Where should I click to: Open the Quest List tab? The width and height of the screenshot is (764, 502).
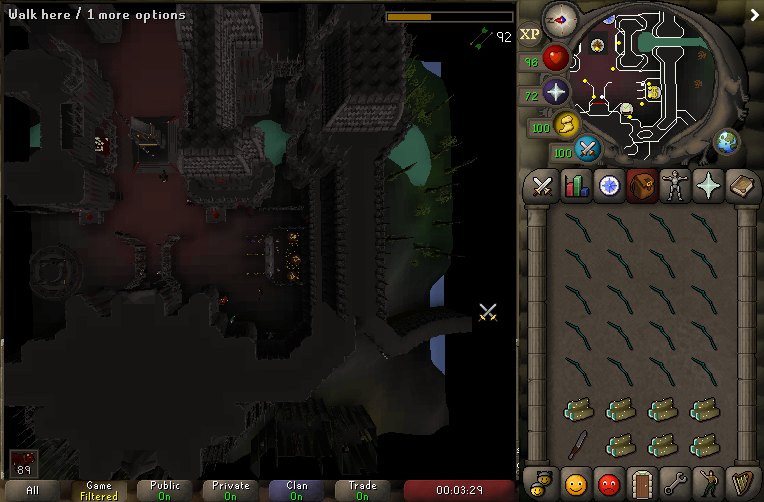[x=608, y=186]
